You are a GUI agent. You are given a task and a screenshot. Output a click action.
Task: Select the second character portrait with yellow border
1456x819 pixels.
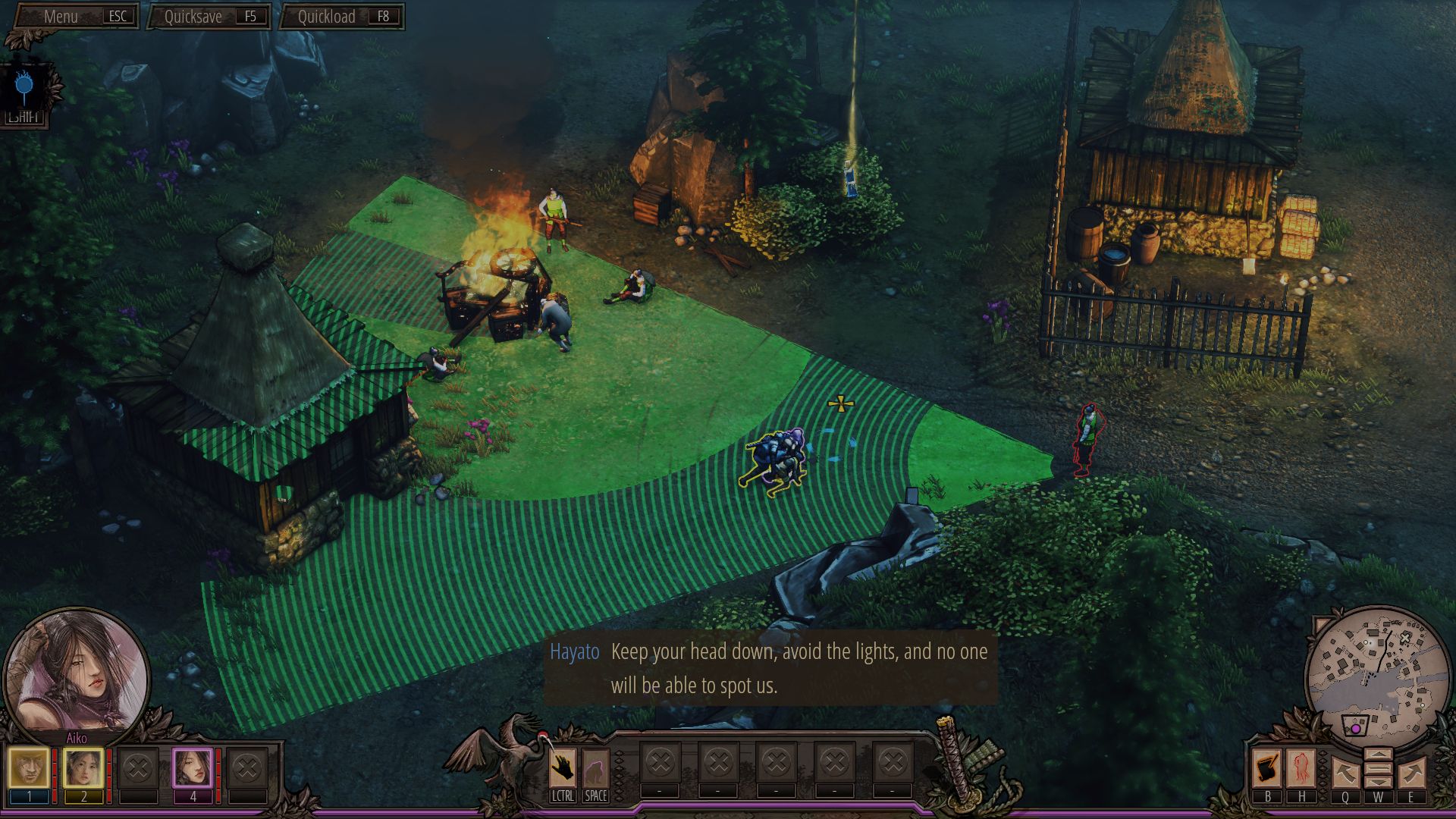(x=83, y=767)
